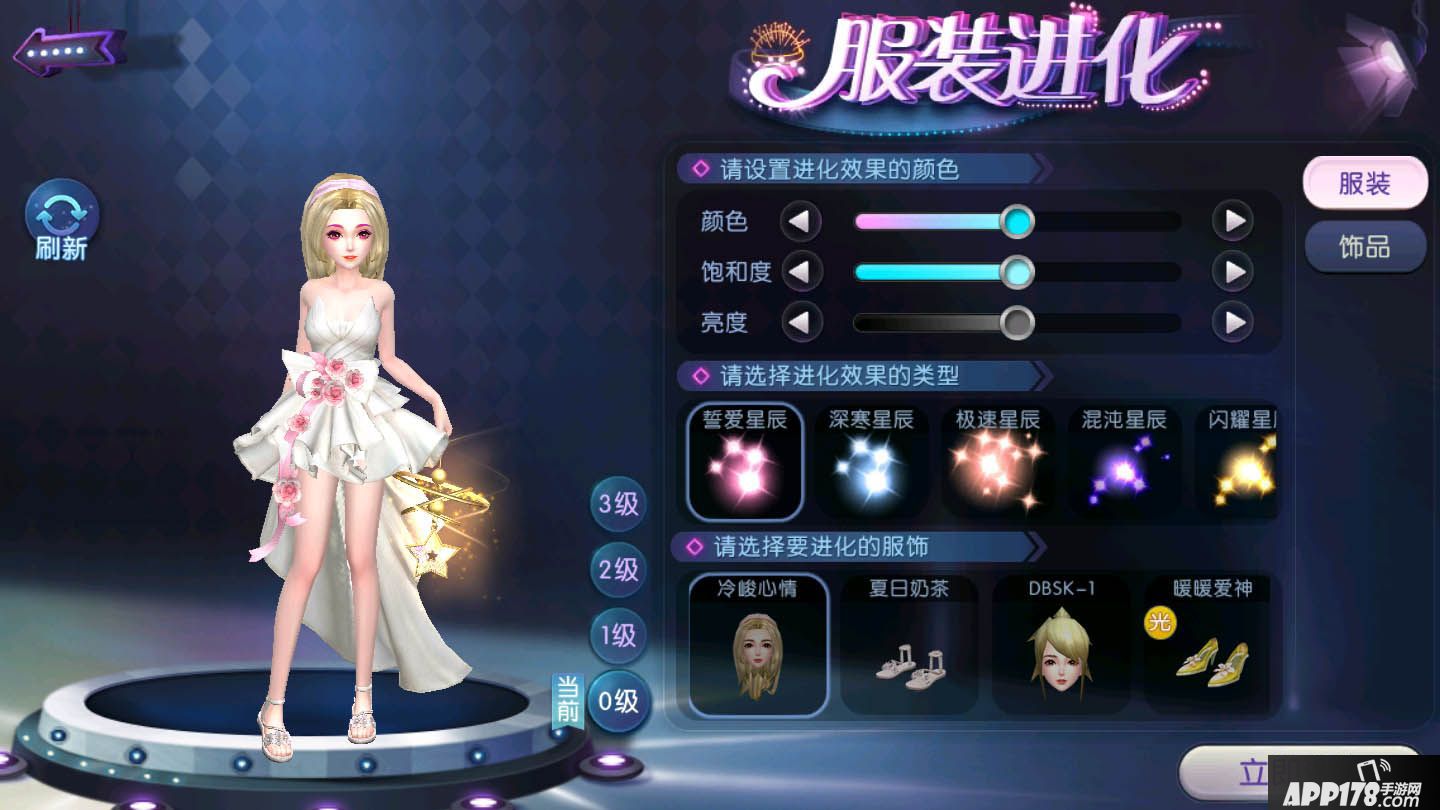The width and height of the screenshot is (1440, 810).
Task: Select the 极速星辰 red star effect
Action: (997, 463)
